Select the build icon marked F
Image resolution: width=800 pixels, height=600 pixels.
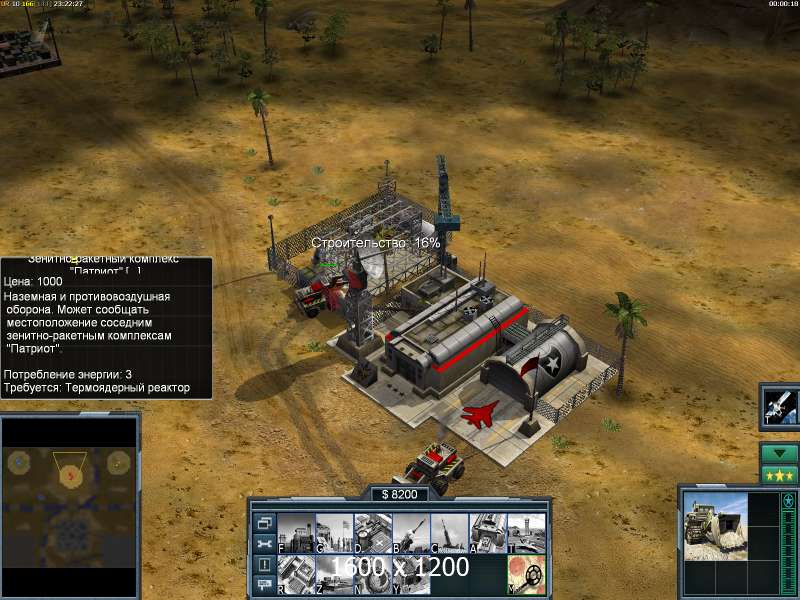(296, 531)
